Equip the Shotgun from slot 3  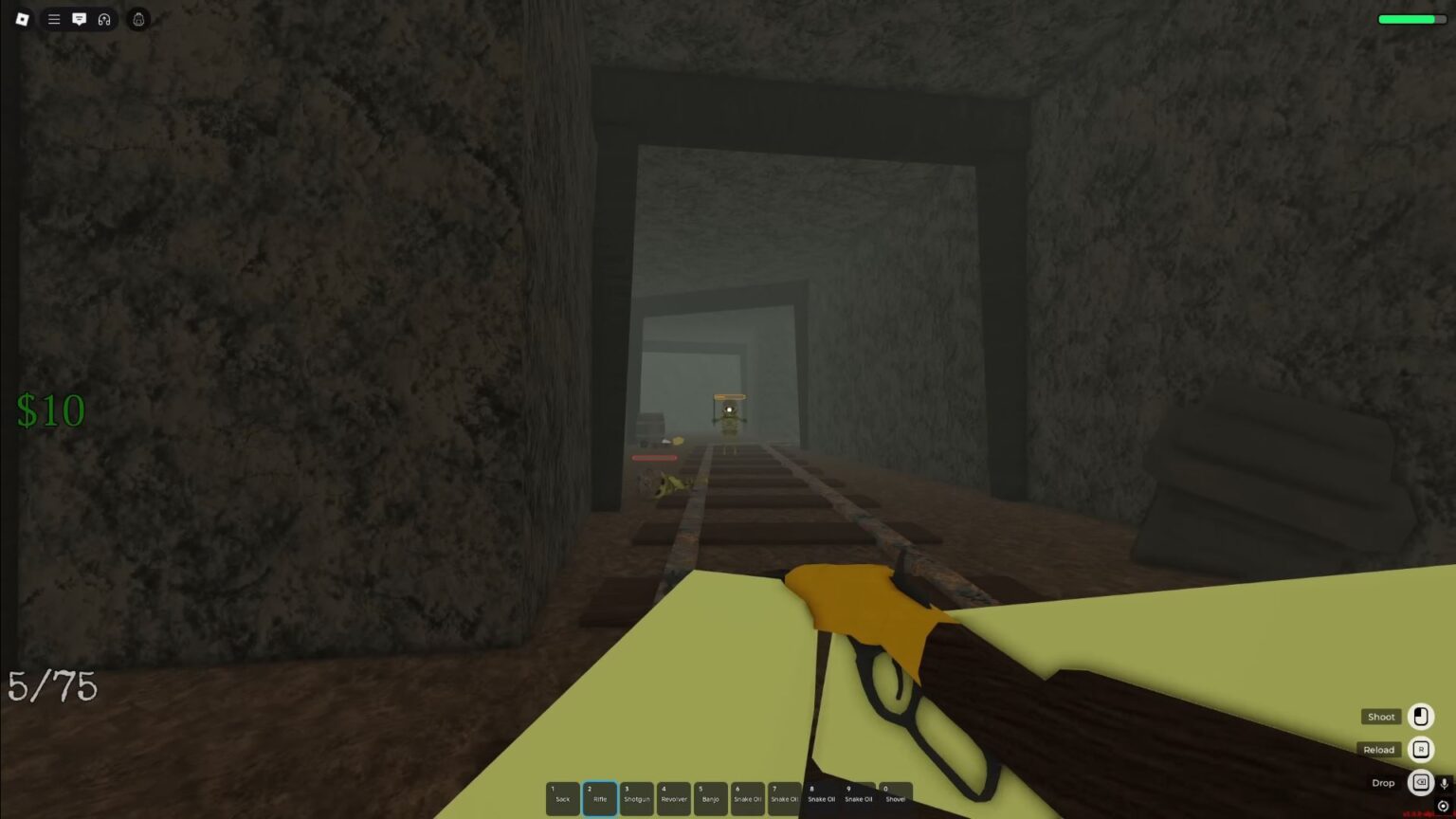click(636, 798)
